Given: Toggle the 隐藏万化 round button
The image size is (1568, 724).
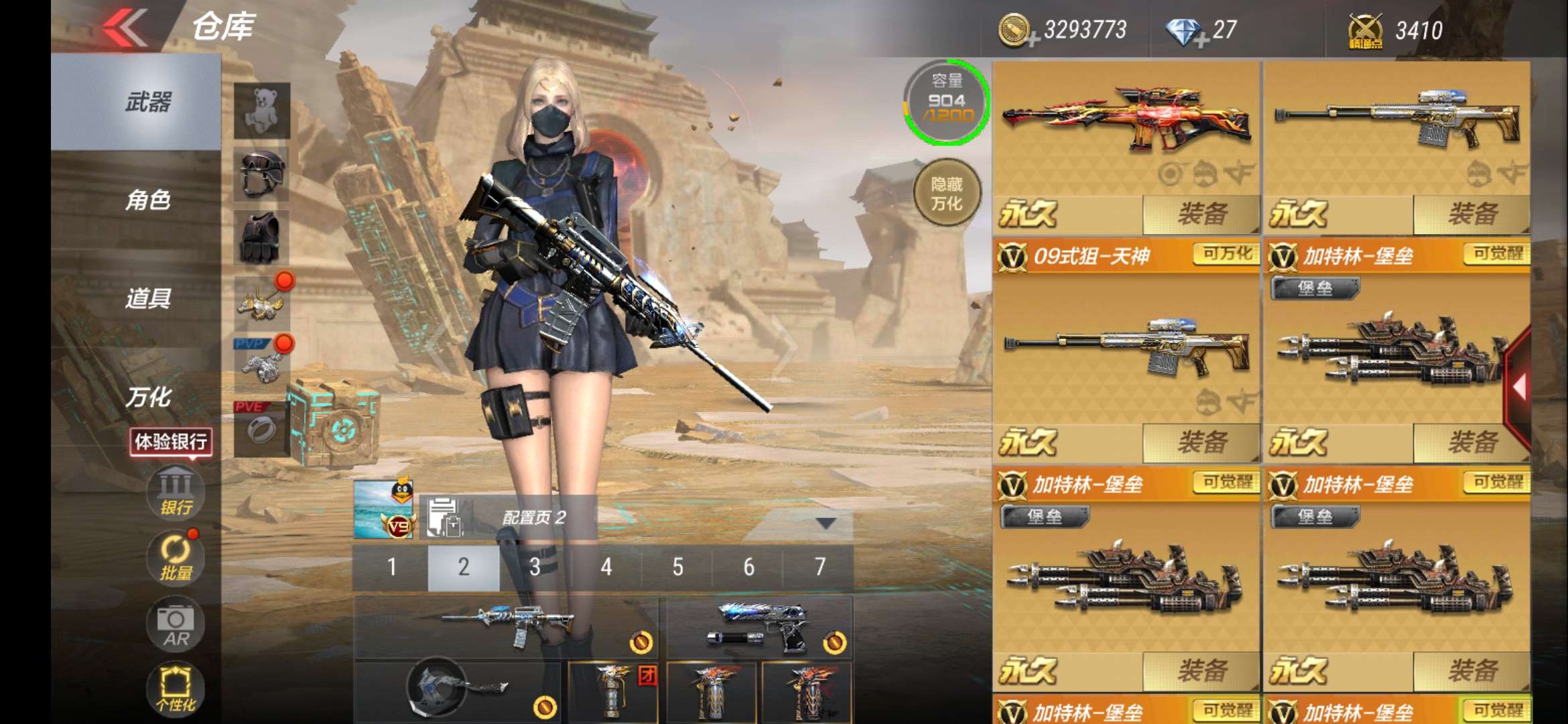Looking at the screenshot, I should (x=946, y=194).
